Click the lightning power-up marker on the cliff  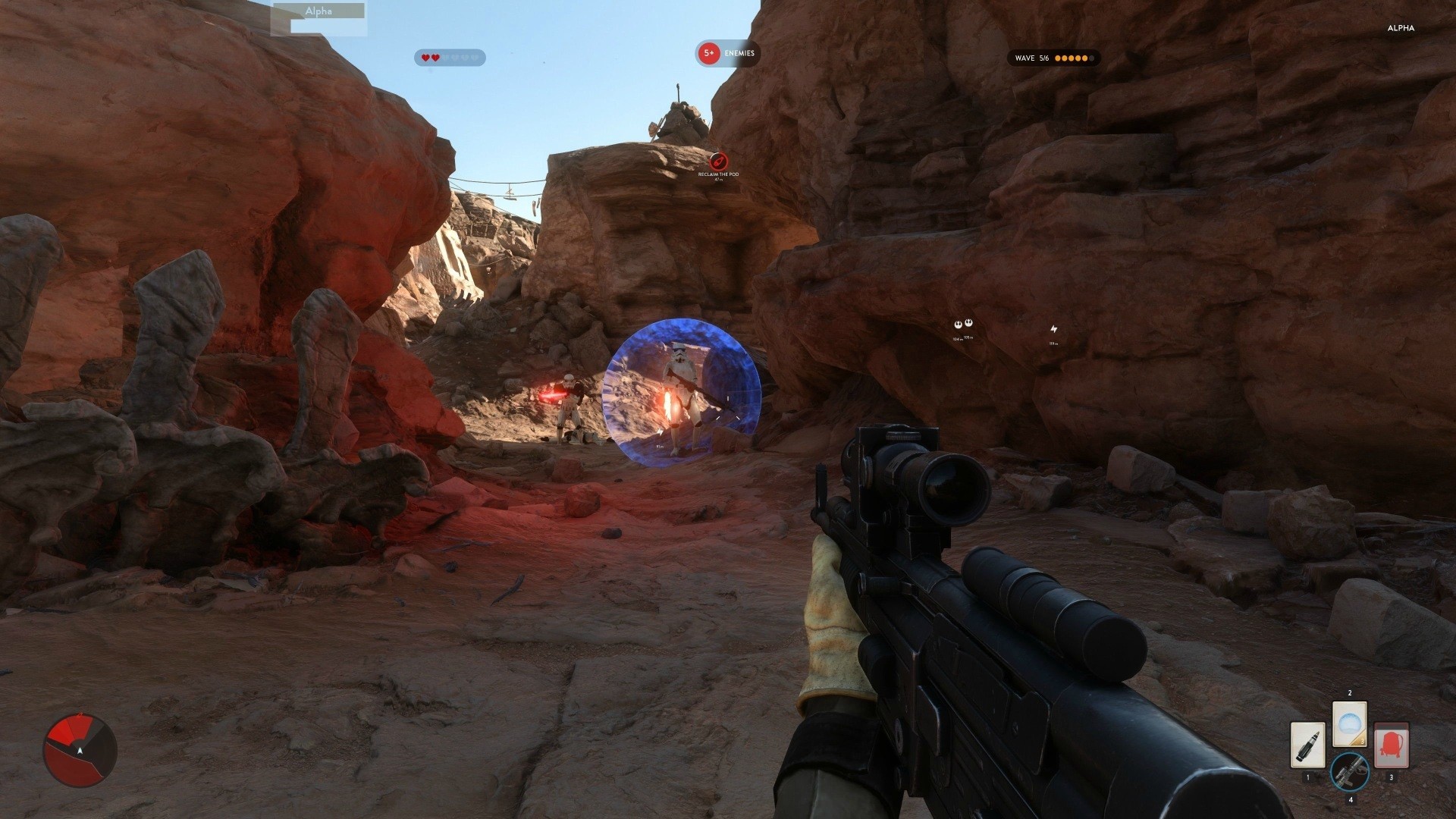(1053, 328)
